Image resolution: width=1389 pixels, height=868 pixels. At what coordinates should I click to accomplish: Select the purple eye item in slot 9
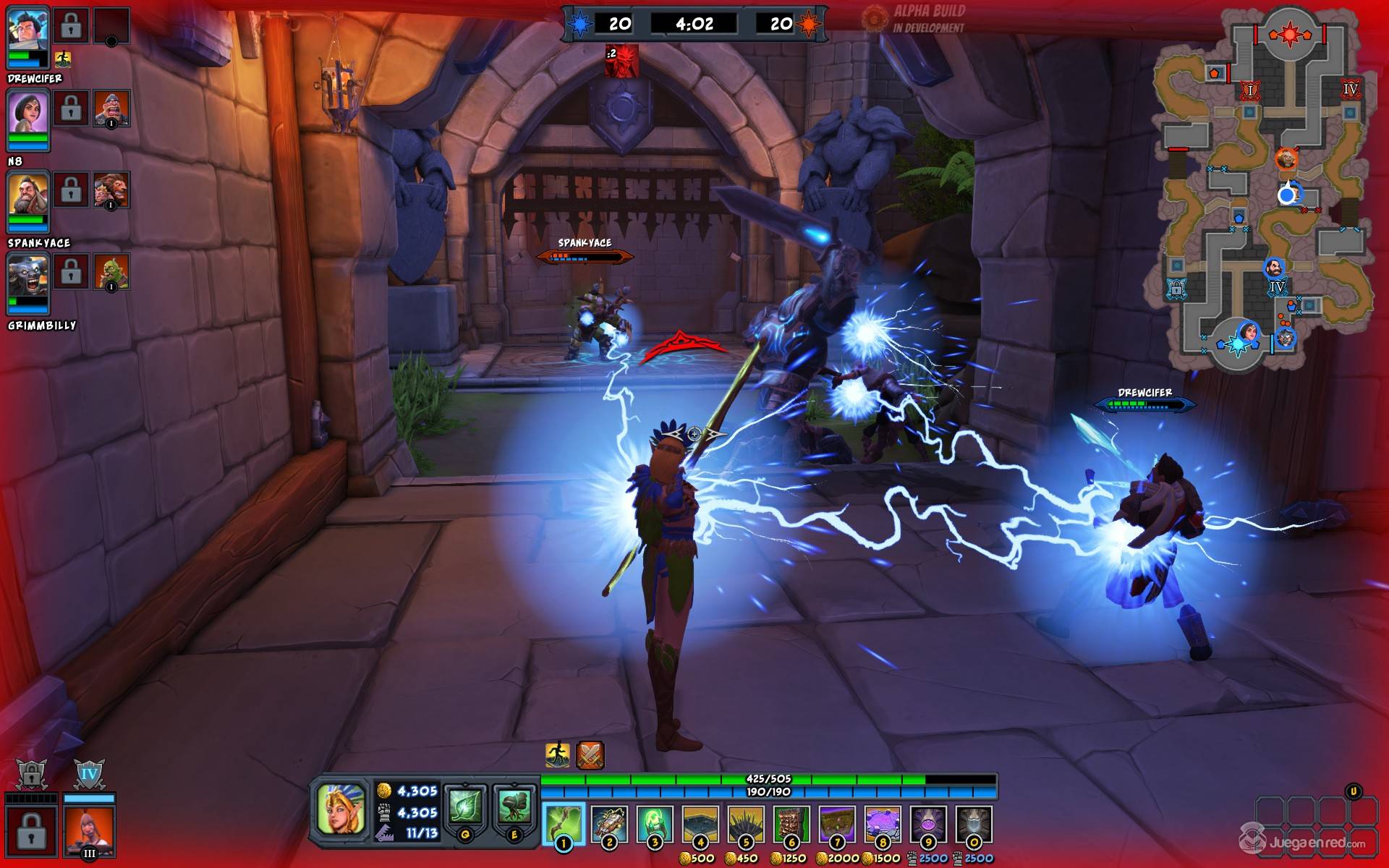[x=928, y=823]
